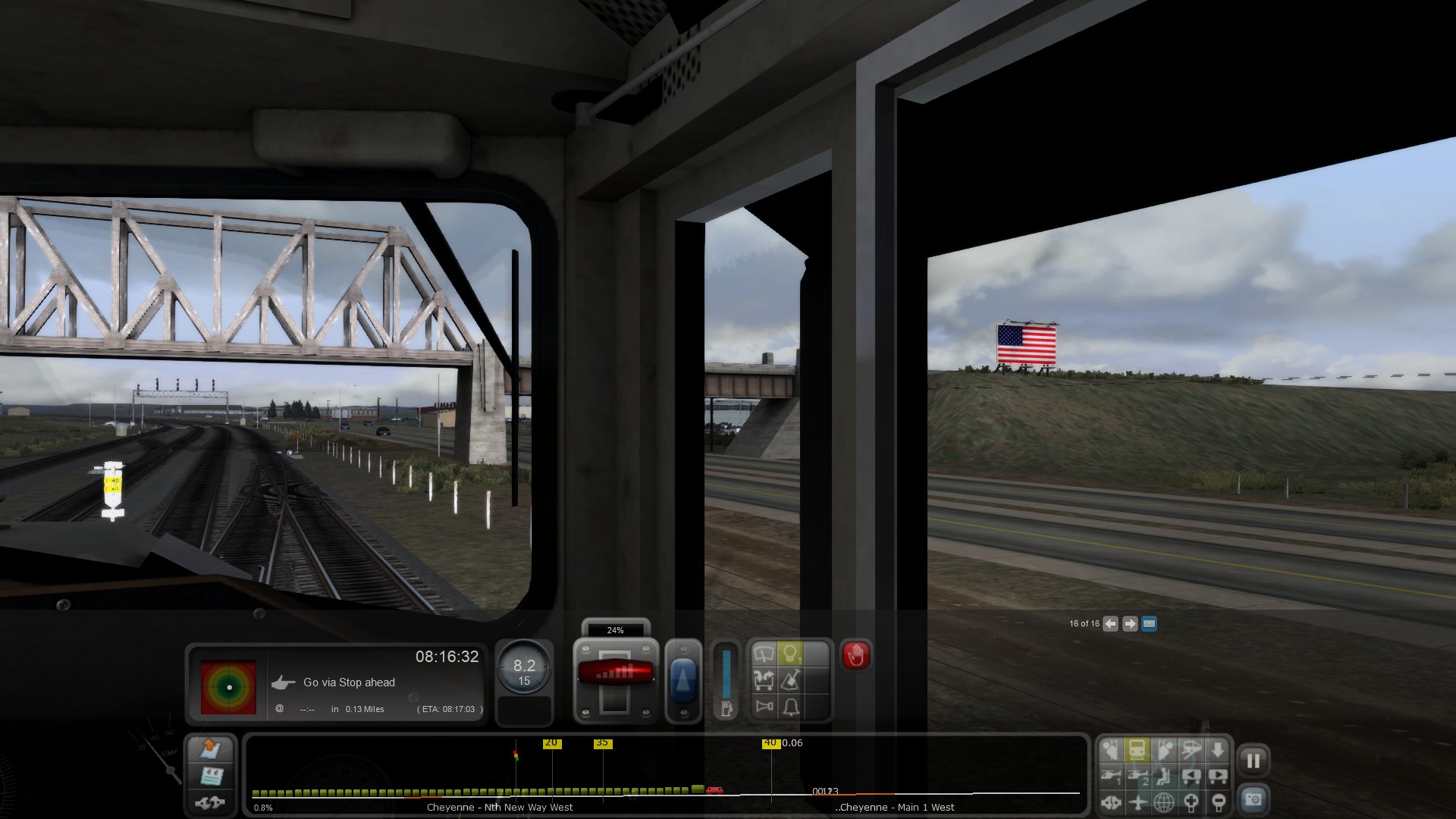Open the task list notepad icon

tap(211, 776)
